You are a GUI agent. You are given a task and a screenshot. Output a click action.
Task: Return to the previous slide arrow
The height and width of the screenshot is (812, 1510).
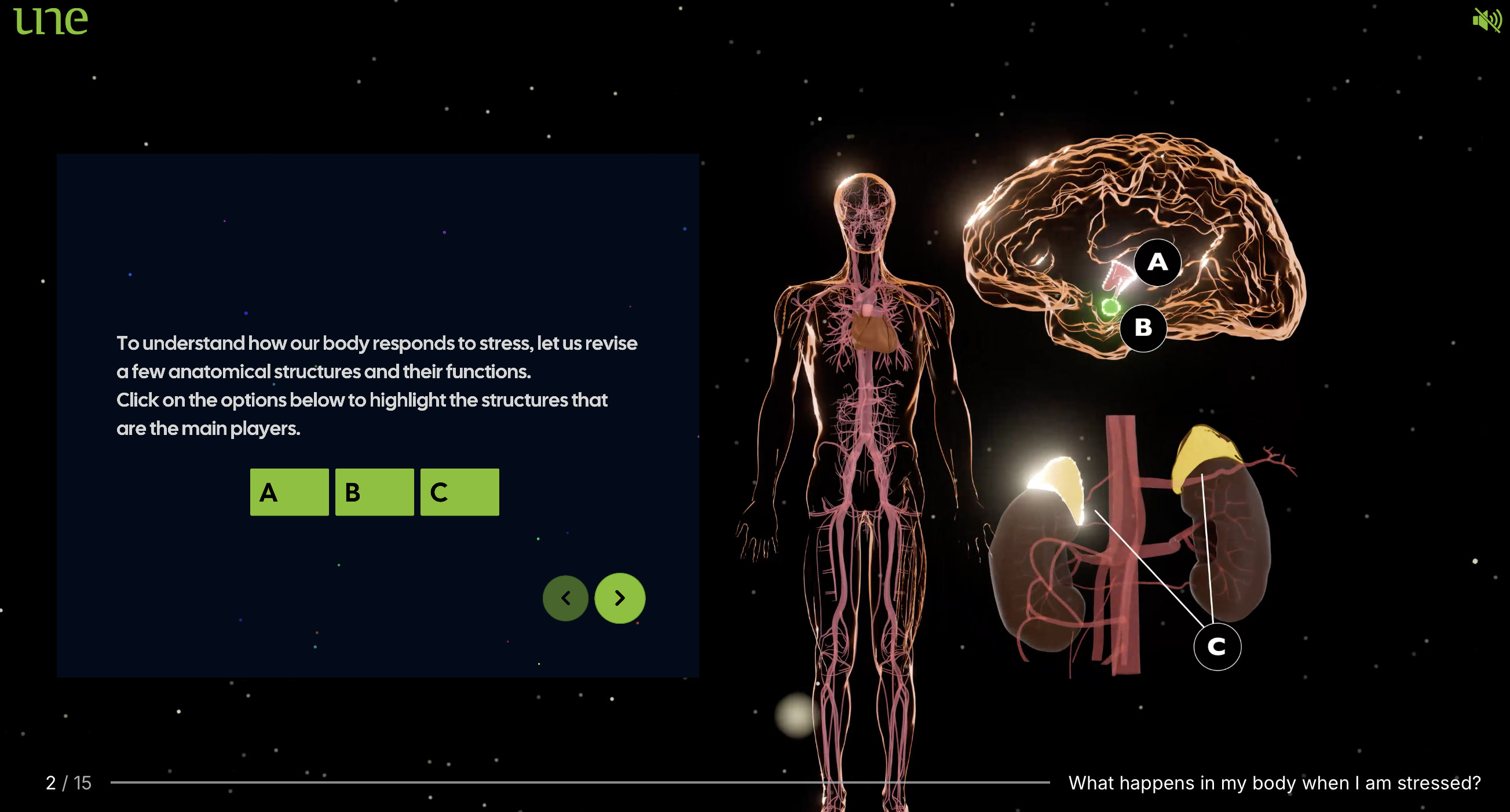click(565, 598)
